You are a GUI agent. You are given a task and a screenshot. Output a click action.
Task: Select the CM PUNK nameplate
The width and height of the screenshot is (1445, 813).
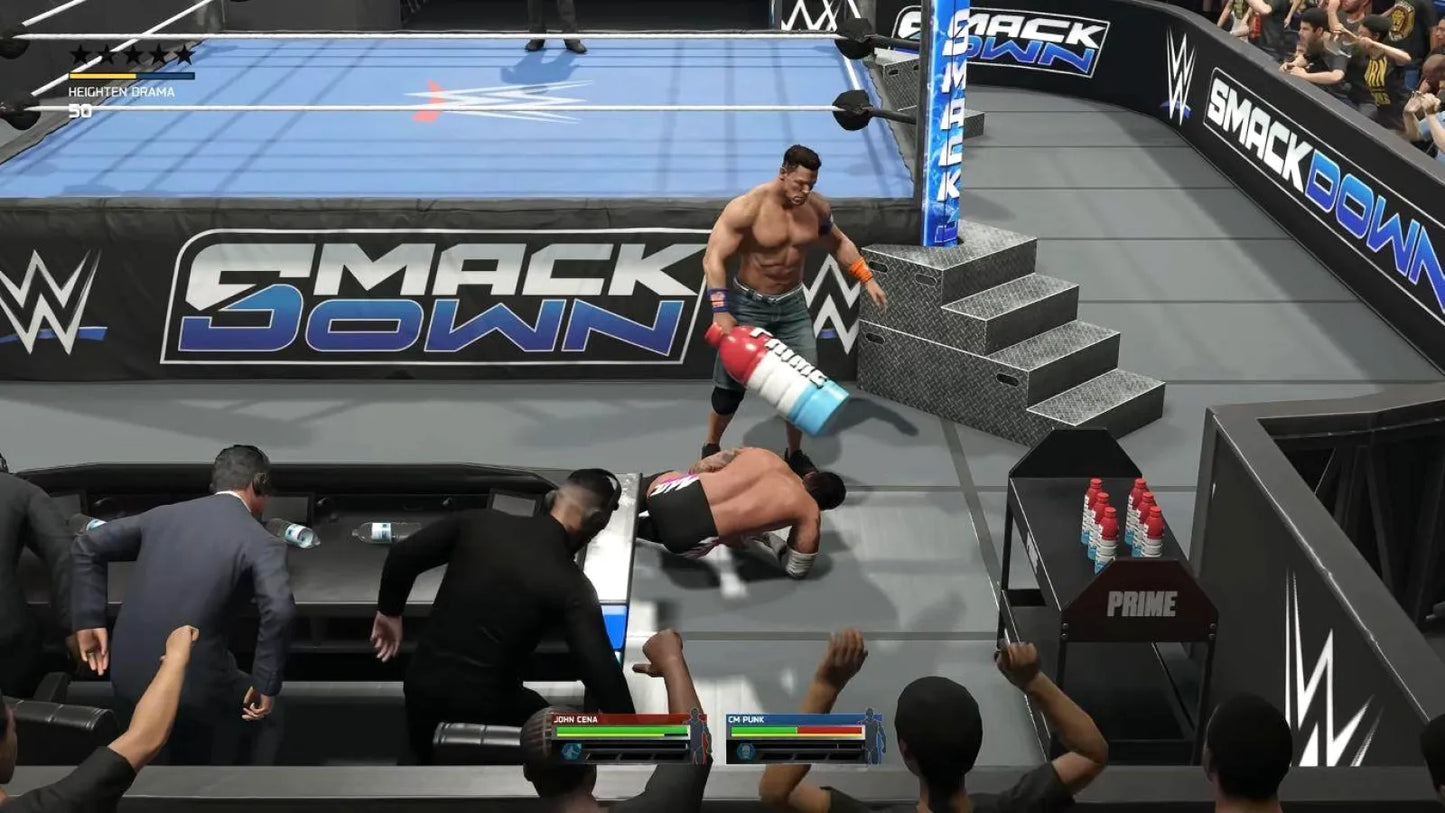tap(746, 719)
